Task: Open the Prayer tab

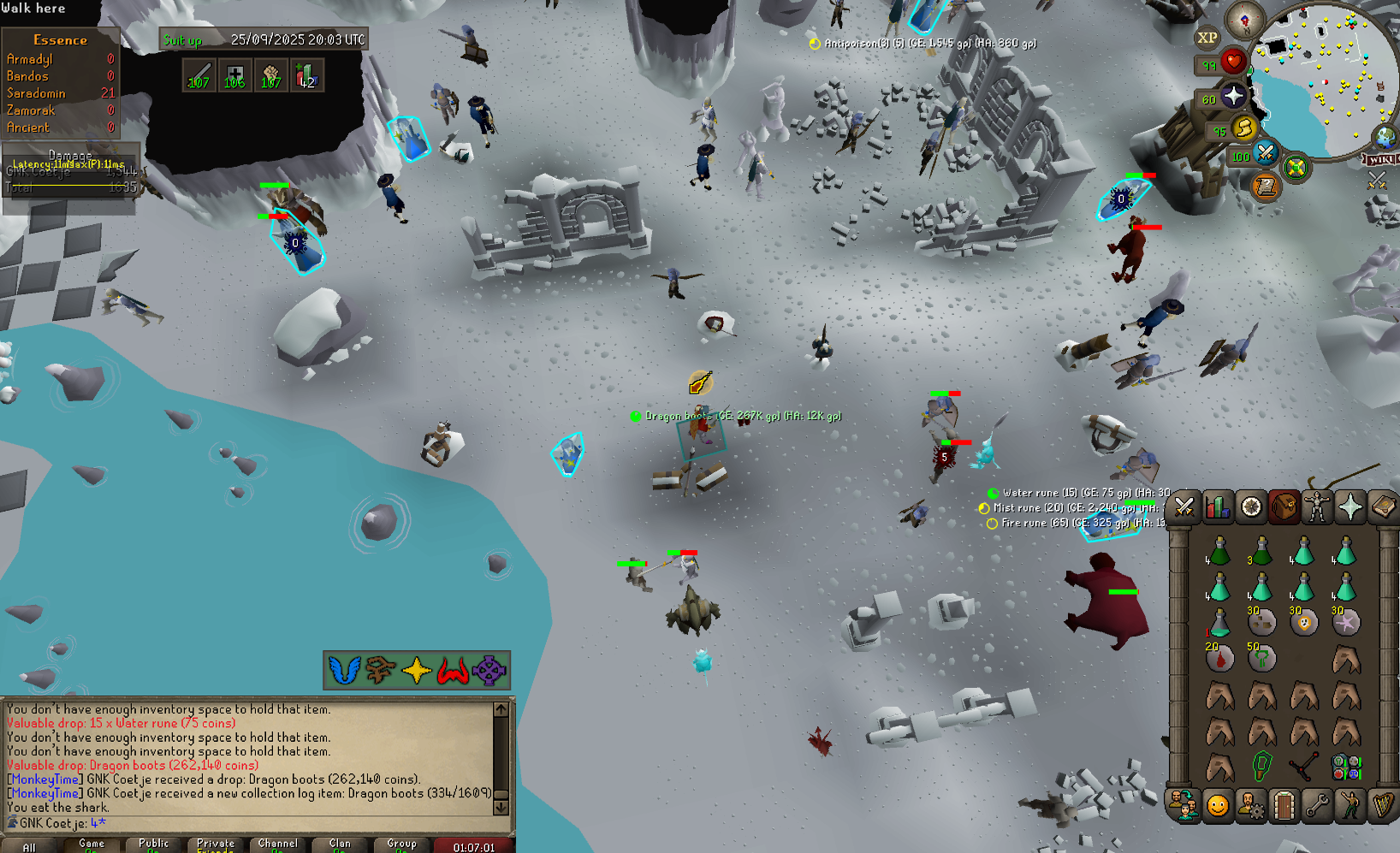Action: [1351, 507]
